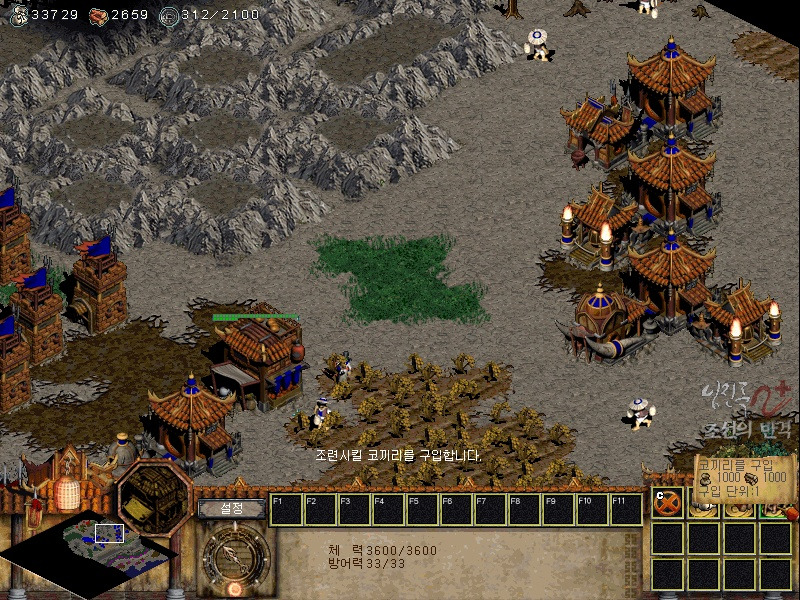This screenshot has width=800, height=600.
Task: Select the building with the green health bar
Action: click(x=257, y=358)
